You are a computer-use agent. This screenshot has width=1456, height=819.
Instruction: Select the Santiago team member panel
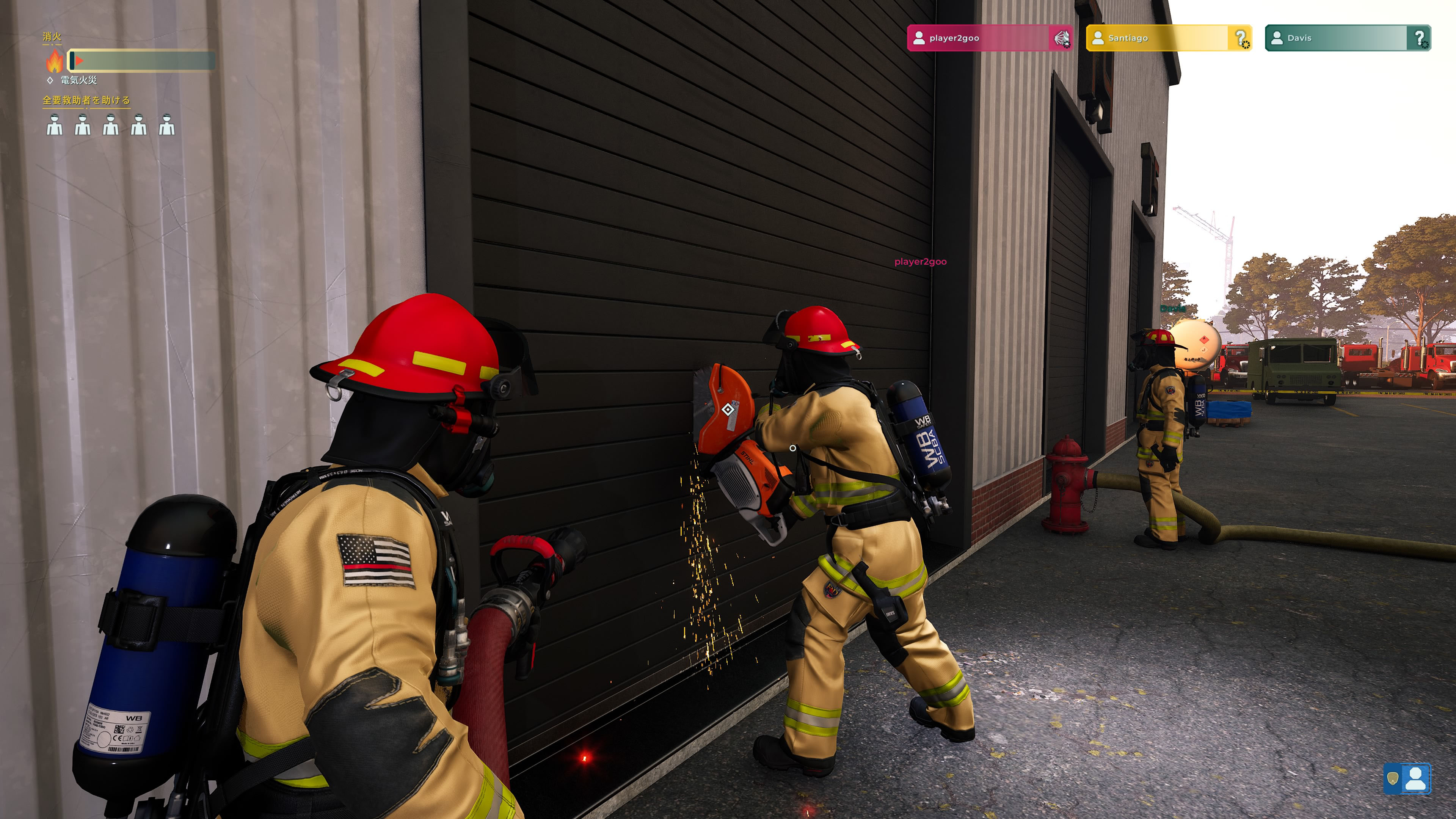tap(1168, 38)
